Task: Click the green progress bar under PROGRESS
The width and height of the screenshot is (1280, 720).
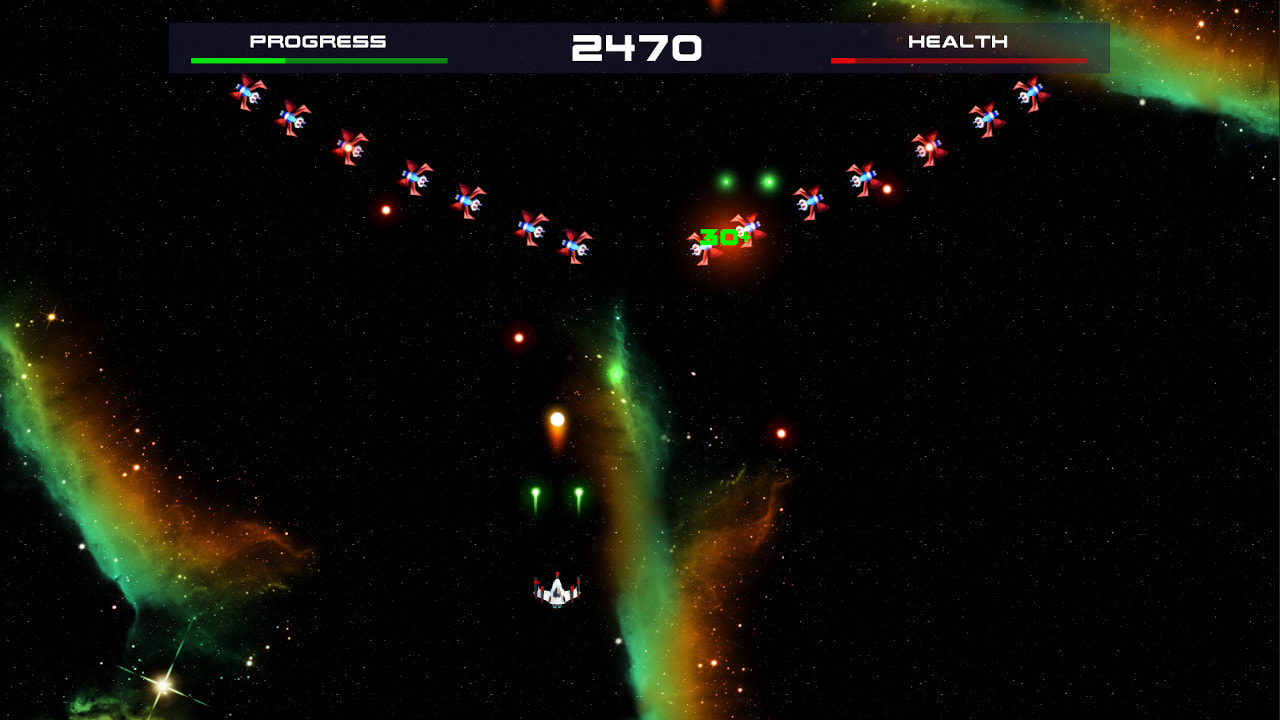Action: click(318, 59)
